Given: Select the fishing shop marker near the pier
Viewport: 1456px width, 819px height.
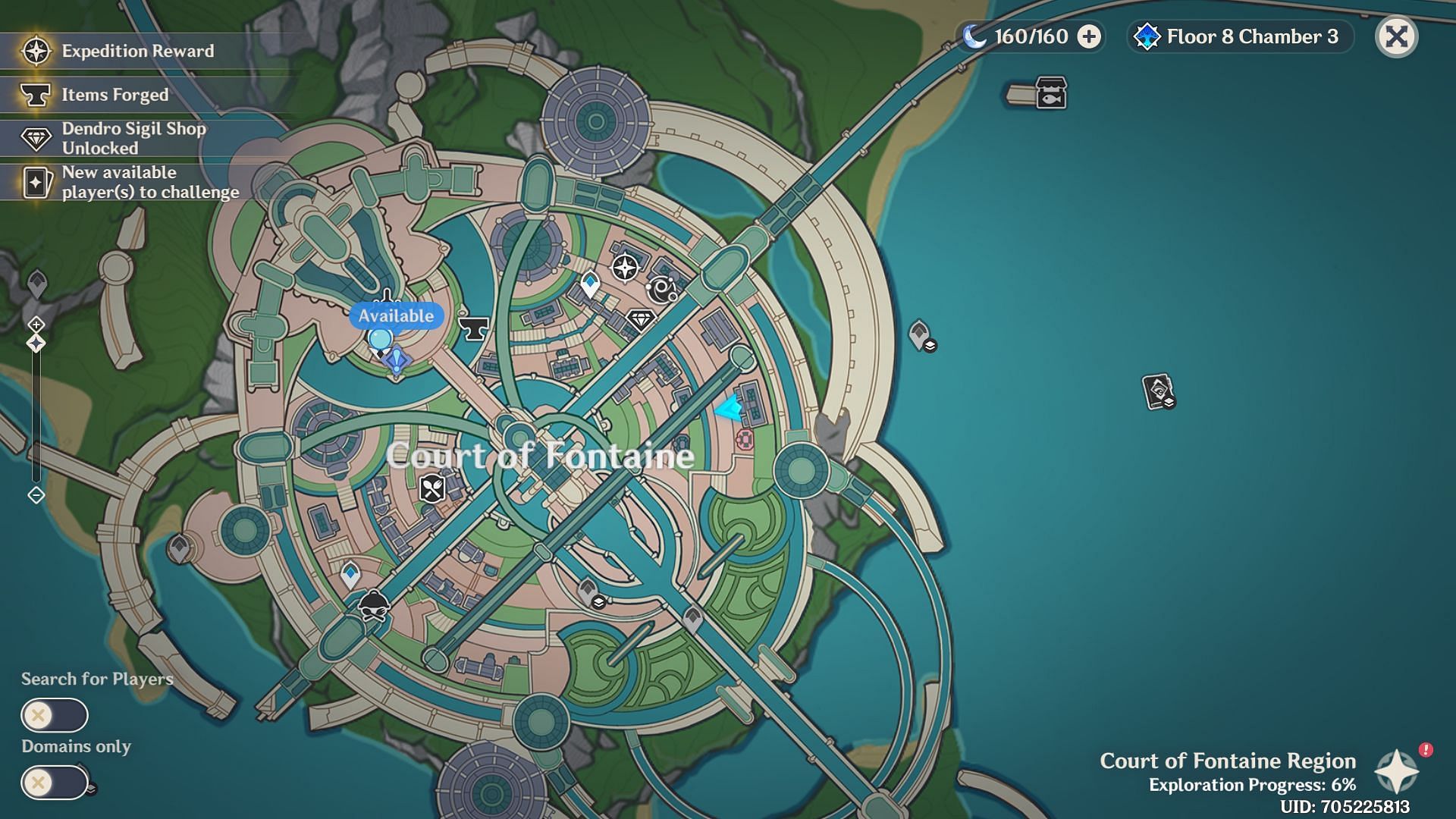Looking at the screenshot, I should [1051, 93].
